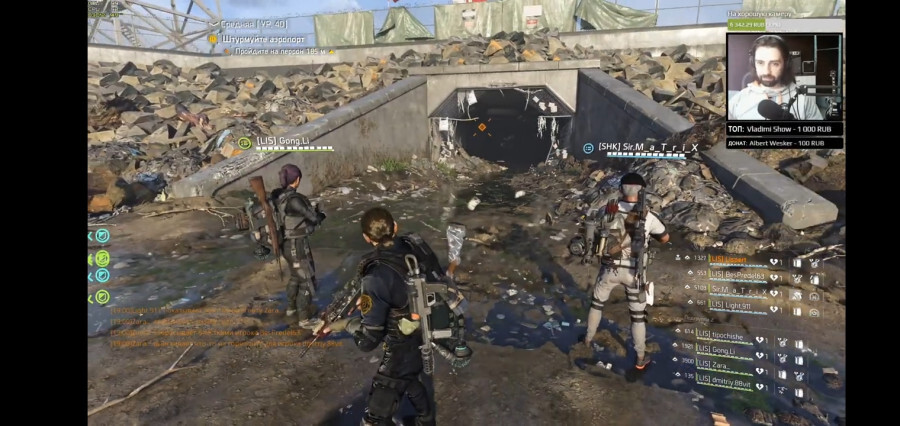The height and width of the screenshot is (426, 900).
Task: Click the [SHK] Sir.M_a_T_r_i_X player nameplate
Action: click(647, 147)
